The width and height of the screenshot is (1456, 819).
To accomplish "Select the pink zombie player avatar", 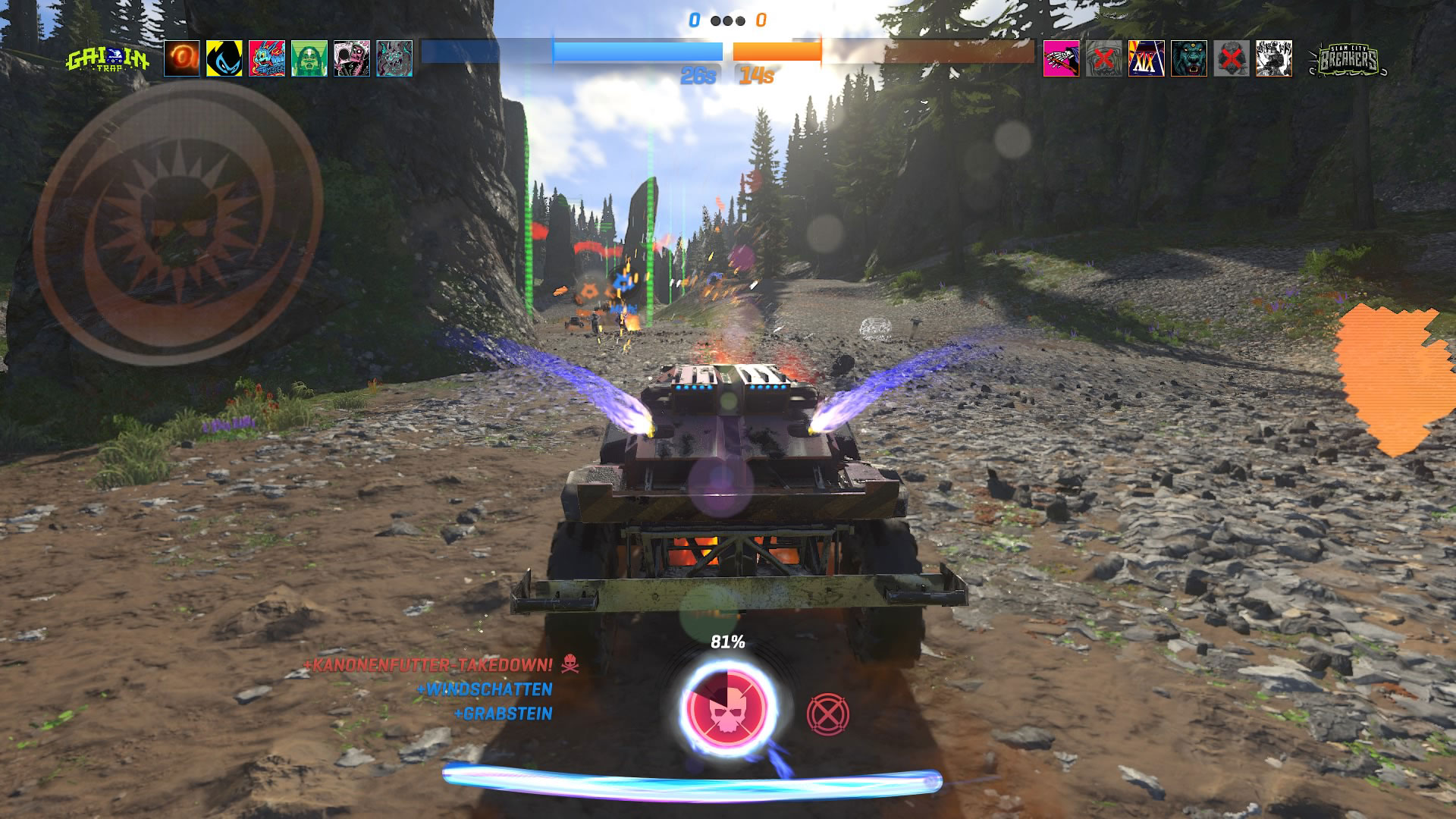I will (x=352, y=58).
